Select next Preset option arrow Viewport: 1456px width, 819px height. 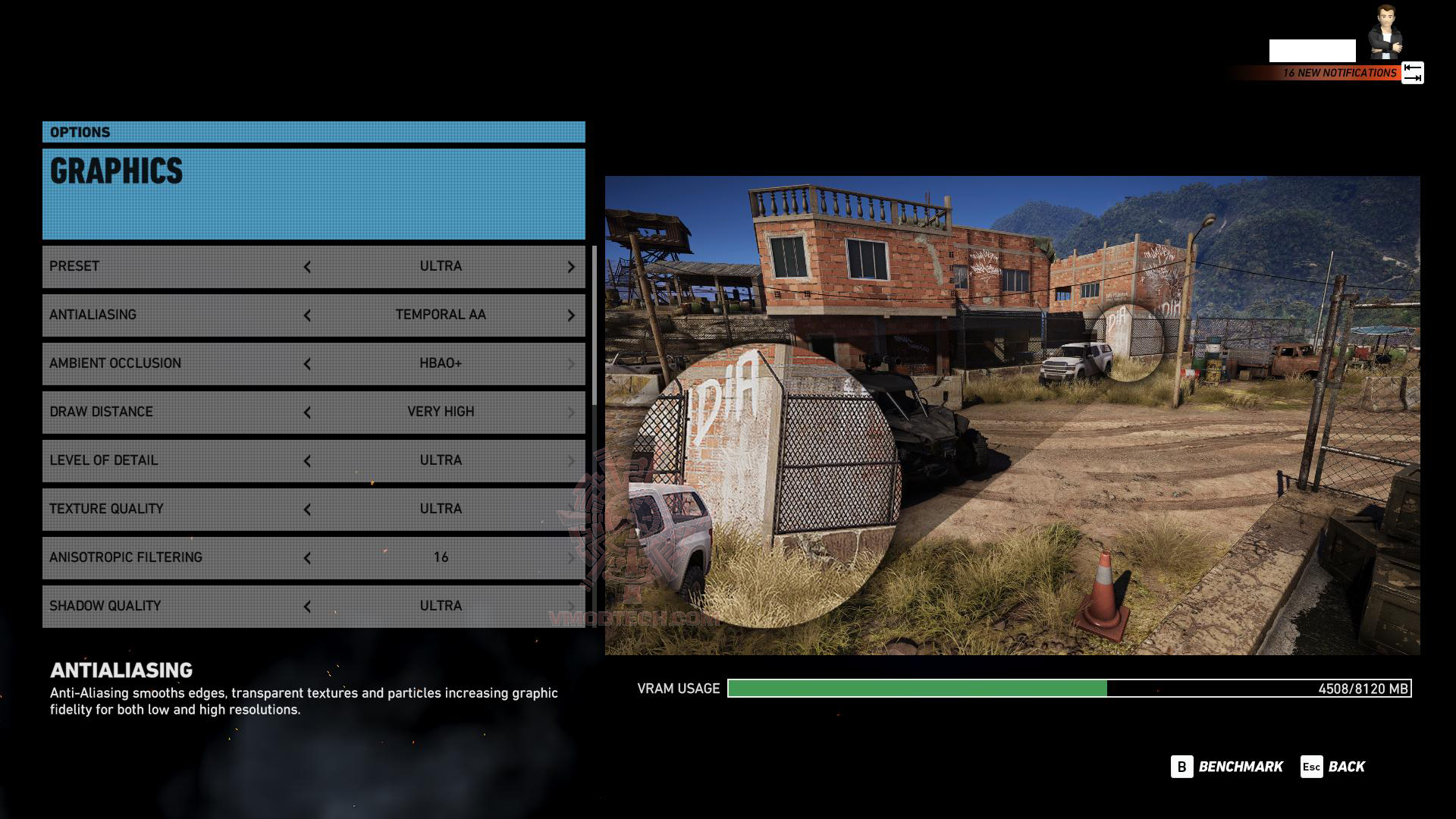point(571,267)
